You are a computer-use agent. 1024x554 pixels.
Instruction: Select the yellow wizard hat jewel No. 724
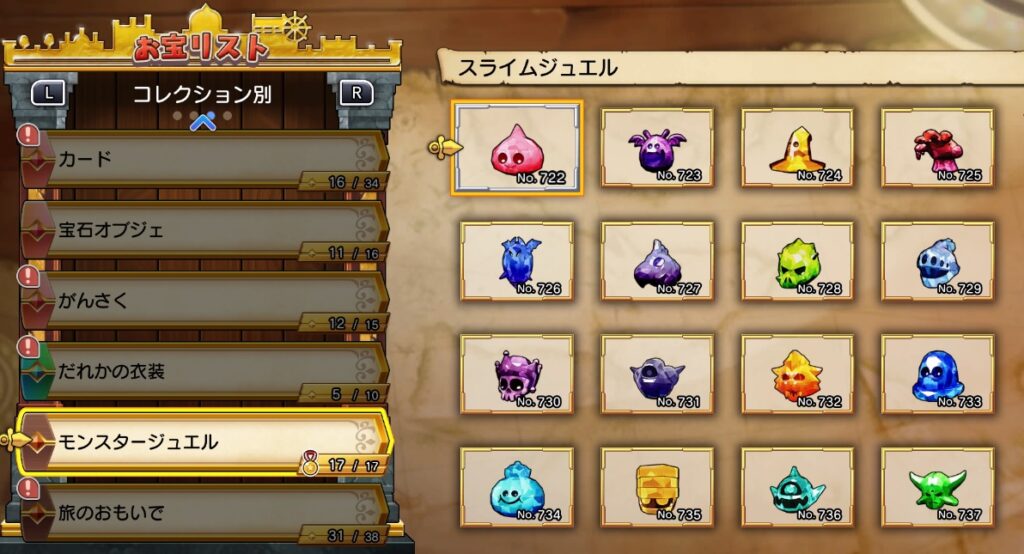[797, 147]
